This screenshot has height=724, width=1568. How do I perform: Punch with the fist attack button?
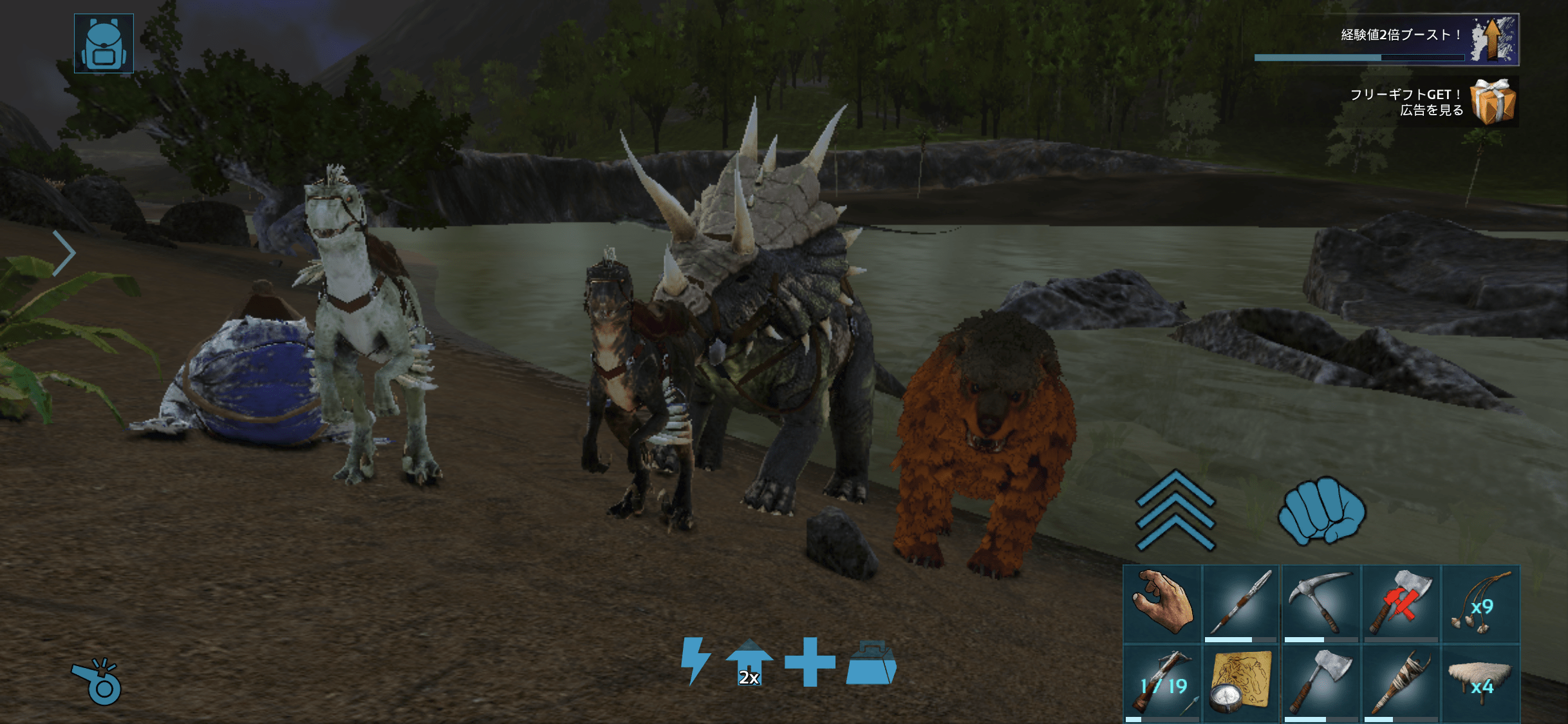[x=1321, y=510]
